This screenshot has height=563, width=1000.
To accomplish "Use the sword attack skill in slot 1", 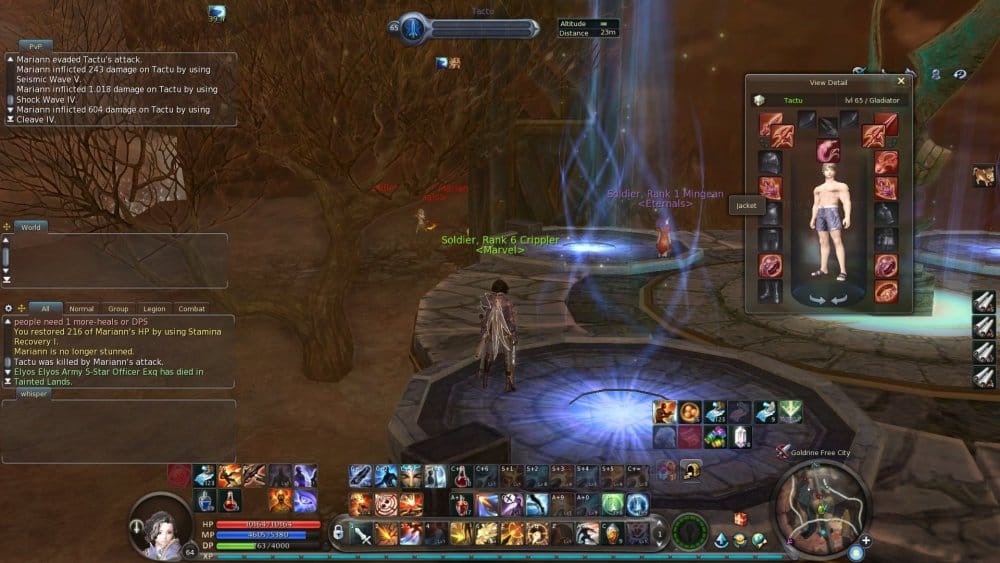I will [364, 534].
